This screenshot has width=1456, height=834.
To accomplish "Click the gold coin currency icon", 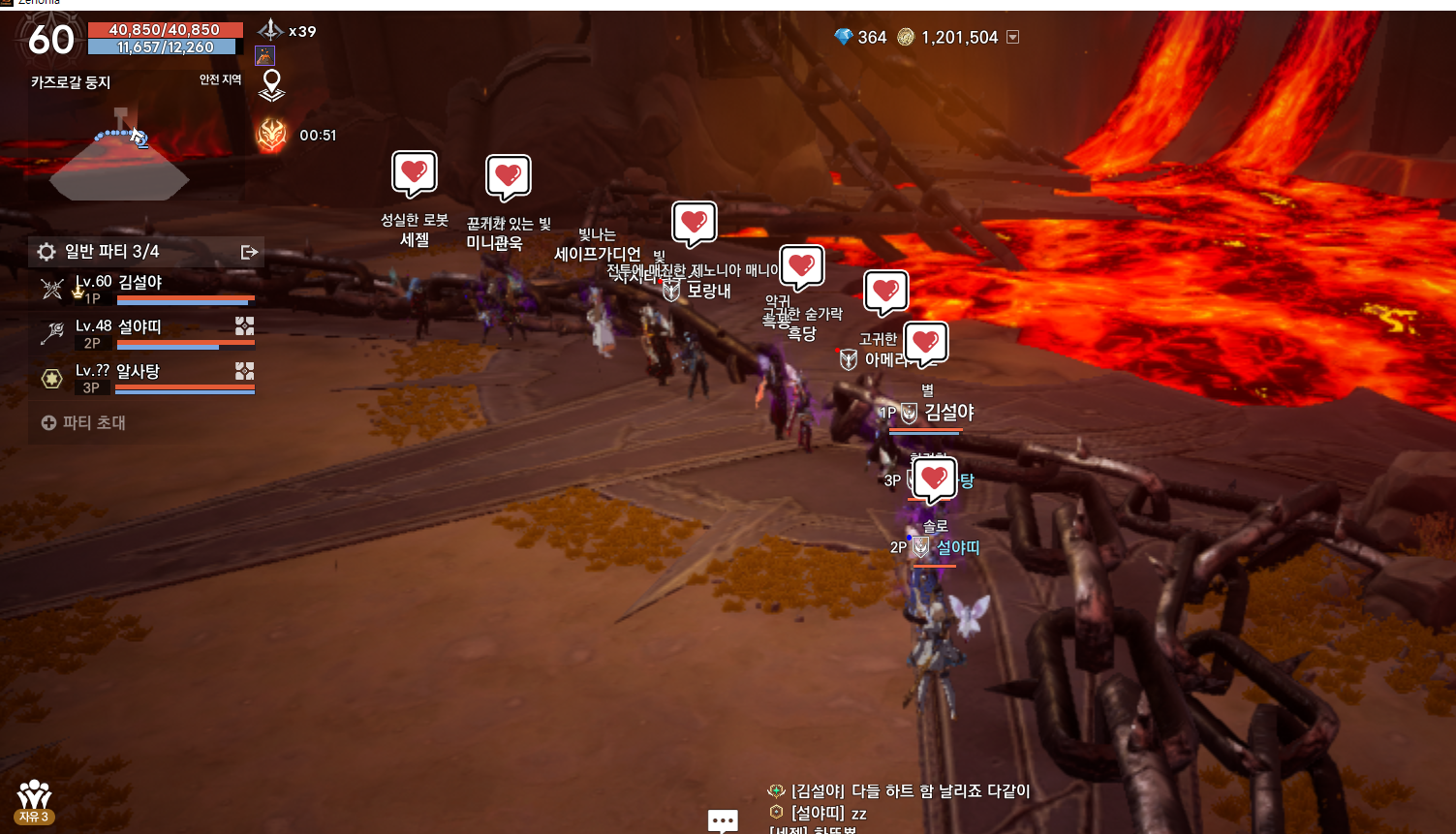I will (x=906, y=37).
